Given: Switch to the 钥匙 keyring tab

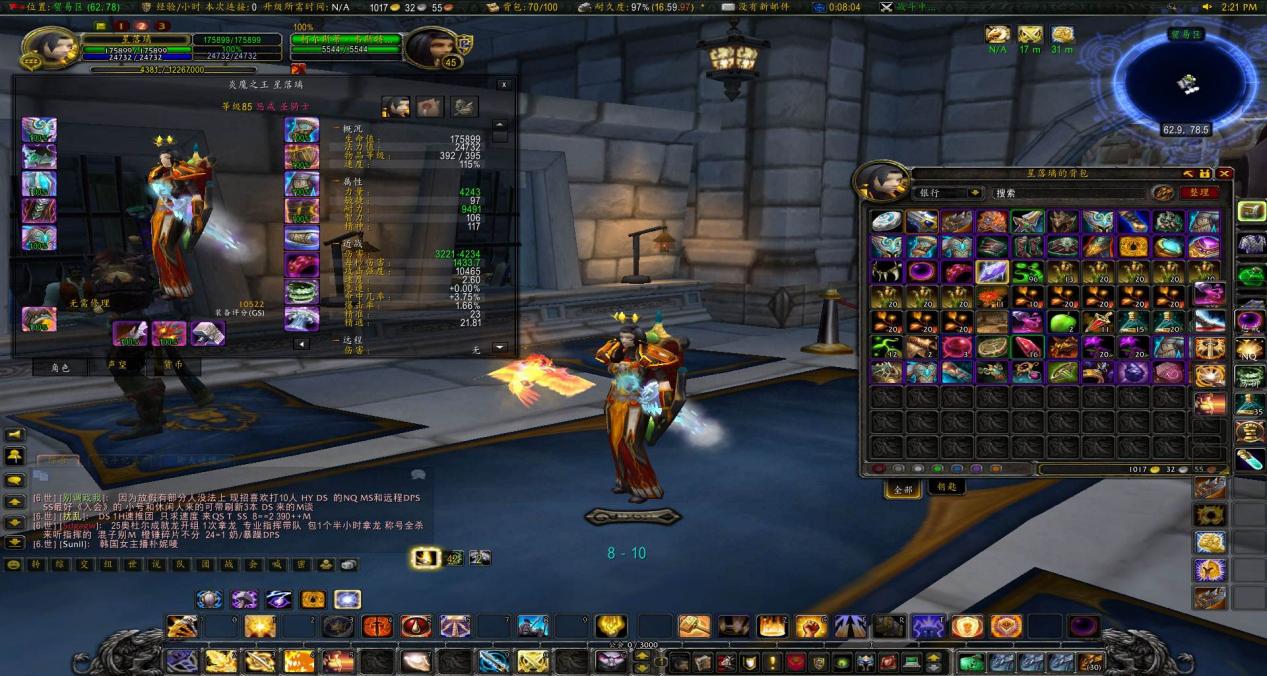Looking at the screenshot, I should tap(947, 488).
